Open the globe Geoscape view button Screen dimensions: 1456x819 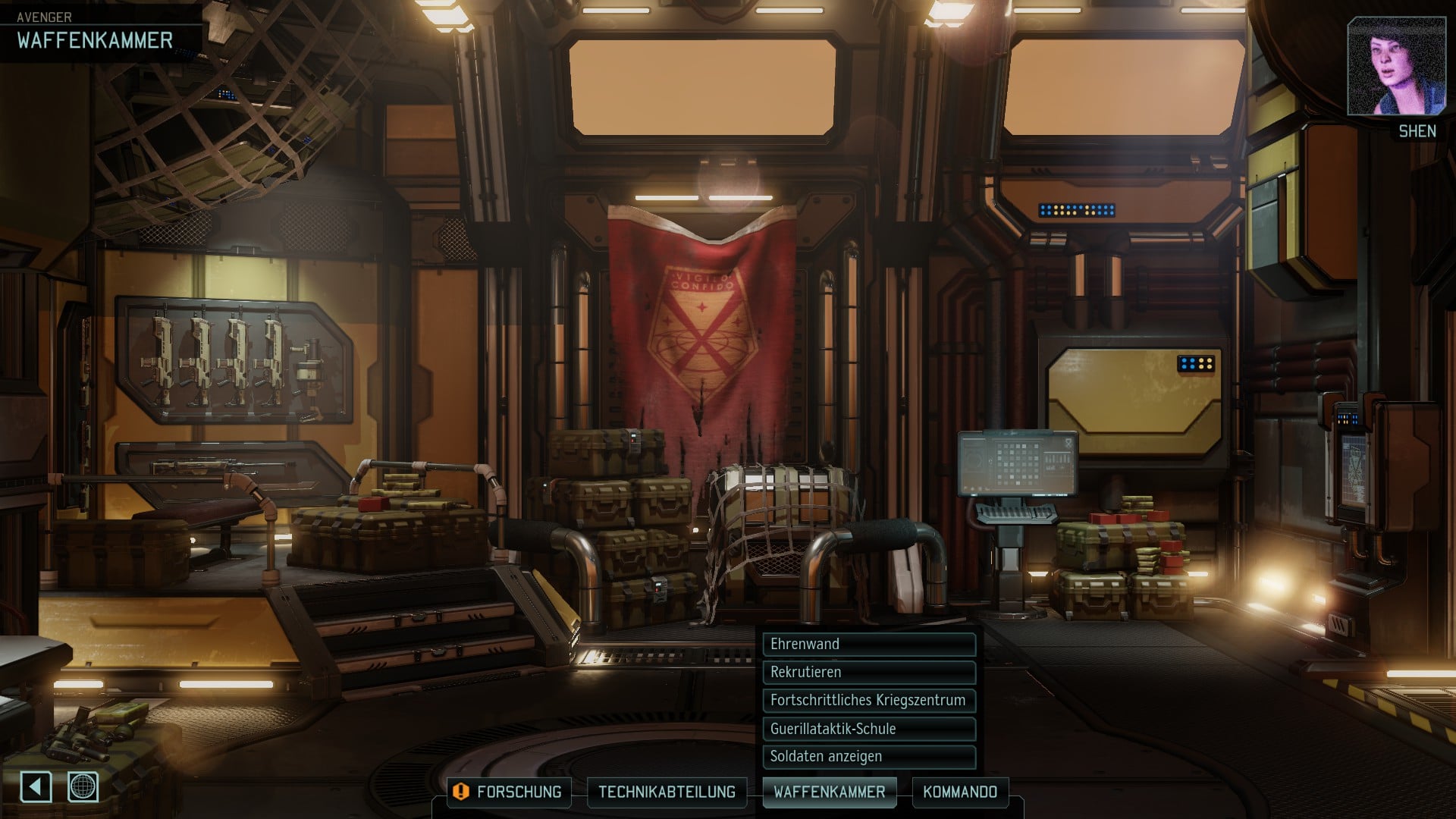pyautogui.click(x=83, y=786)
